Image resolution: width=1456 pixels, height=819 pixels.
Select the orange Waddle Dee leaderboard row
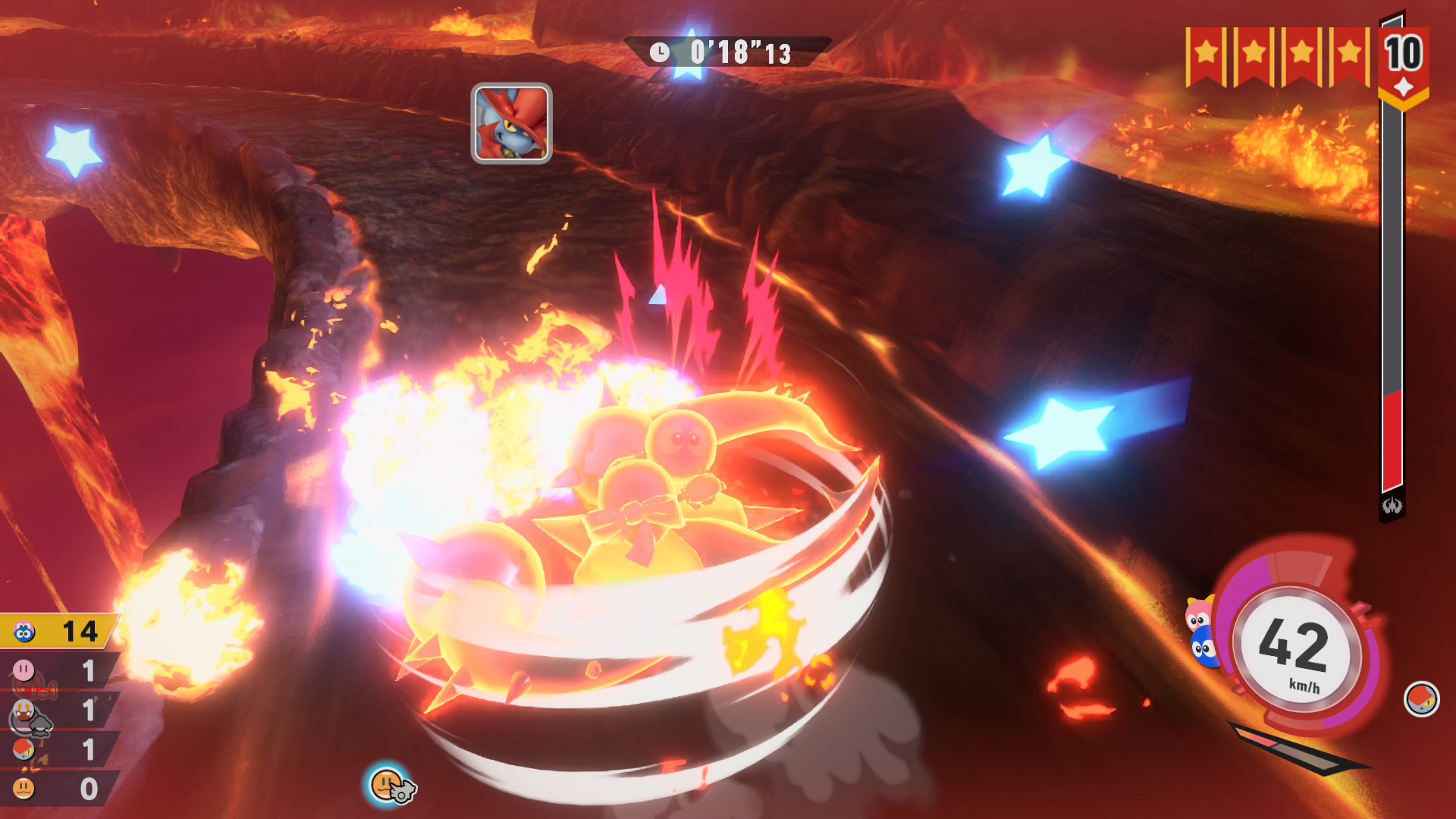[x=59, y=789]
